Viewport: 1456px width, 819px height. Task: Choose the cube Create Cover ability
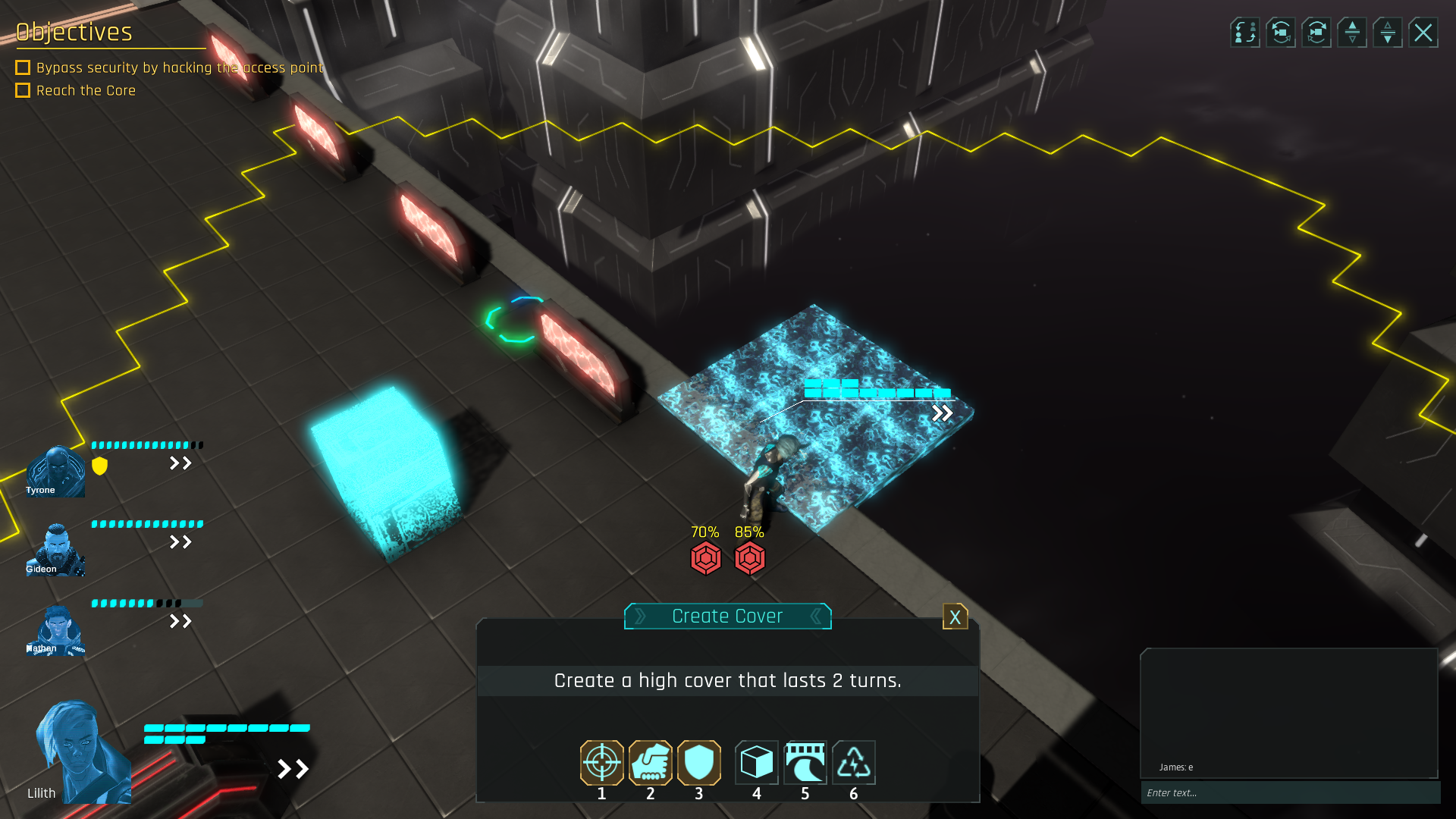pos(756,762)
